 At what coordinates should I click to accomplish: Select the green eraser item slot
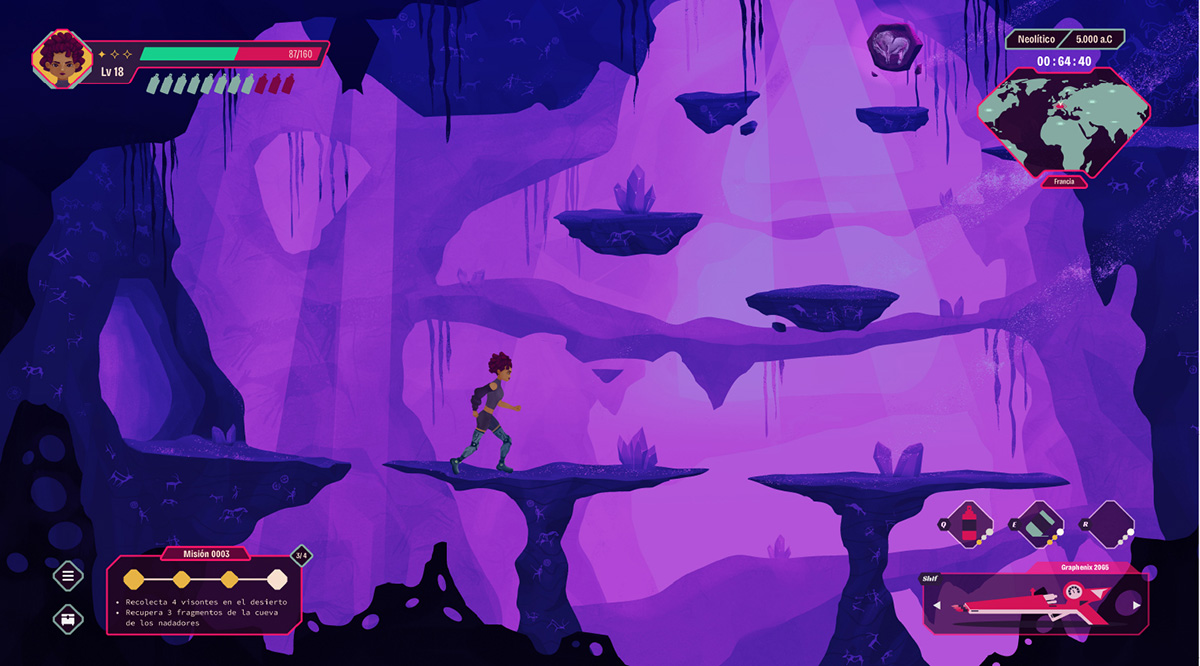[x=1040, y=525]
